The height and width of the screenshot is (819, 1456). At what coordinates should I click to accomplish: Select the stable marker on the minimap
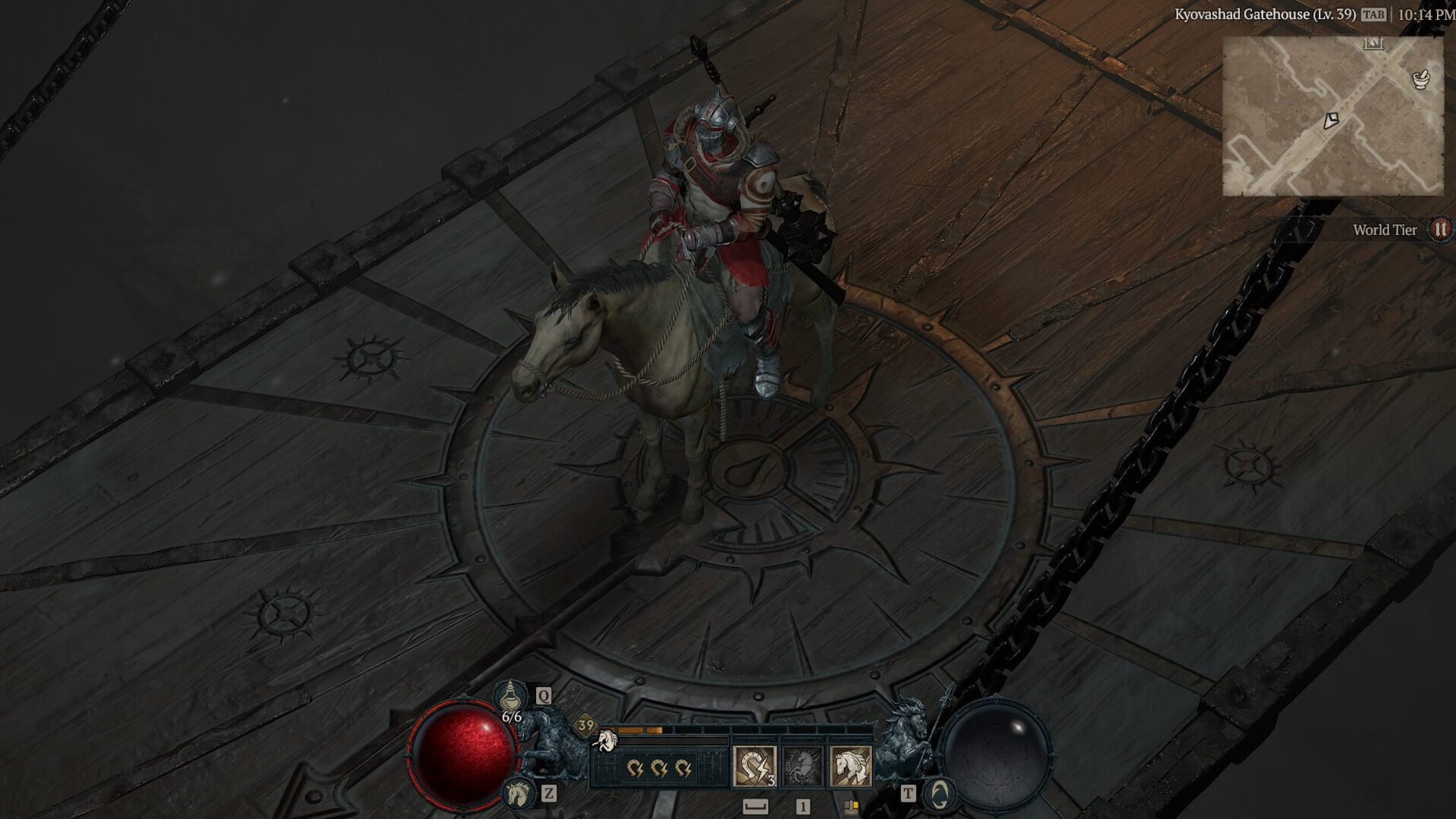click(1373, 43)
